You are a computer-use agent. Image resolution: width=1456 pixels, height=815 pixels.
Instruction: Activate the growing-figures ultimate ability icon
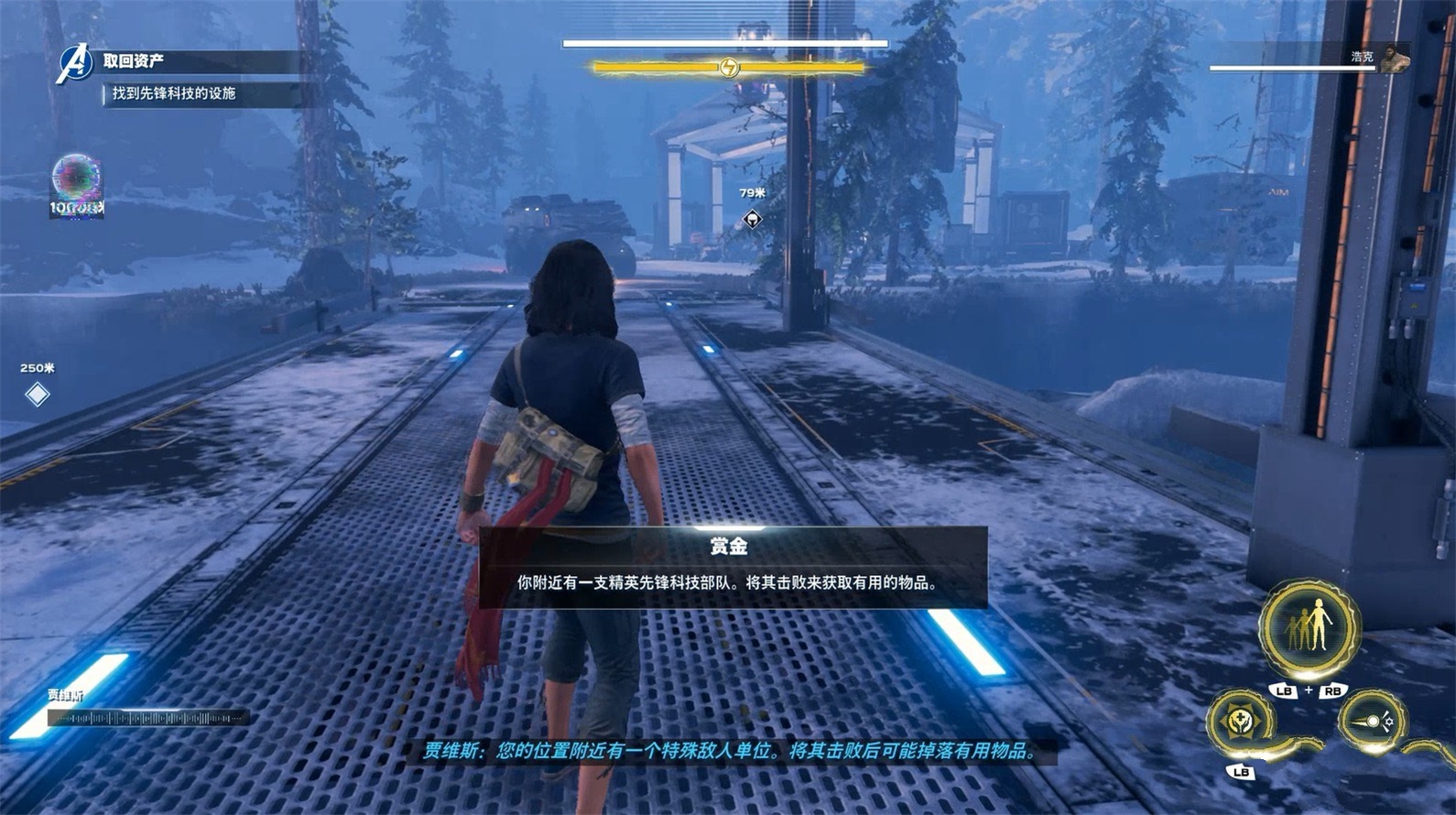(x=1309, y=627)
